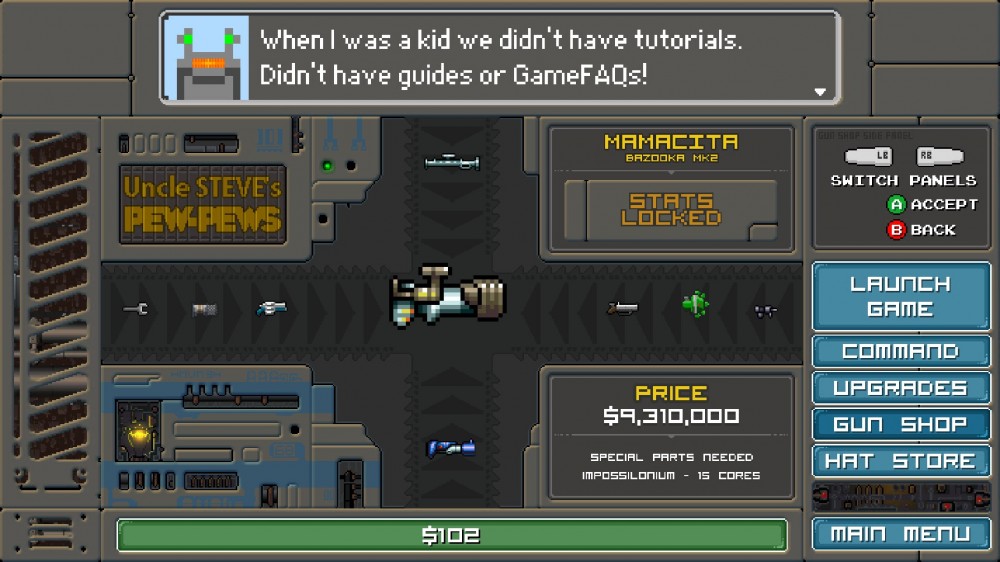This screenshot has height=562, width=1000.
Task: Go to the Upgrades screen
Action: 900,388
